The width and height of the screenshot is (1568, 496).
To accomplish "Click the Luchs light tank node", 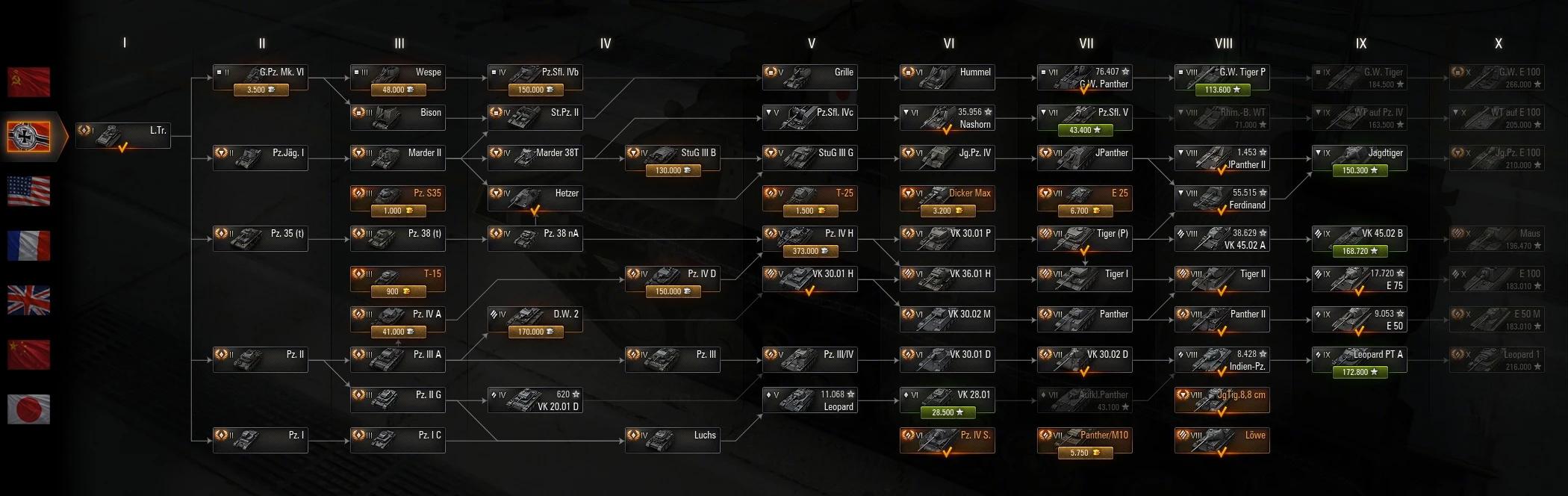I will click(673, 440).
